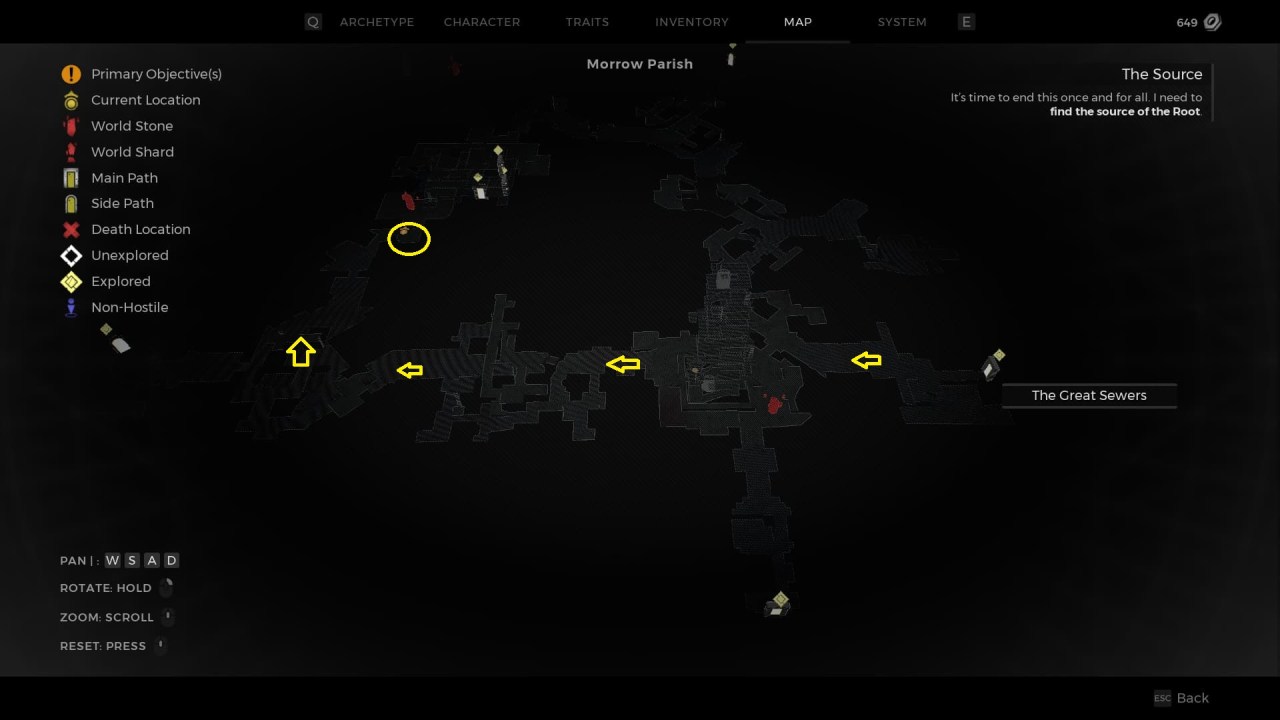Click the leftmost yellow arrow on the map

pyautogui.click(x=409, y=370)
